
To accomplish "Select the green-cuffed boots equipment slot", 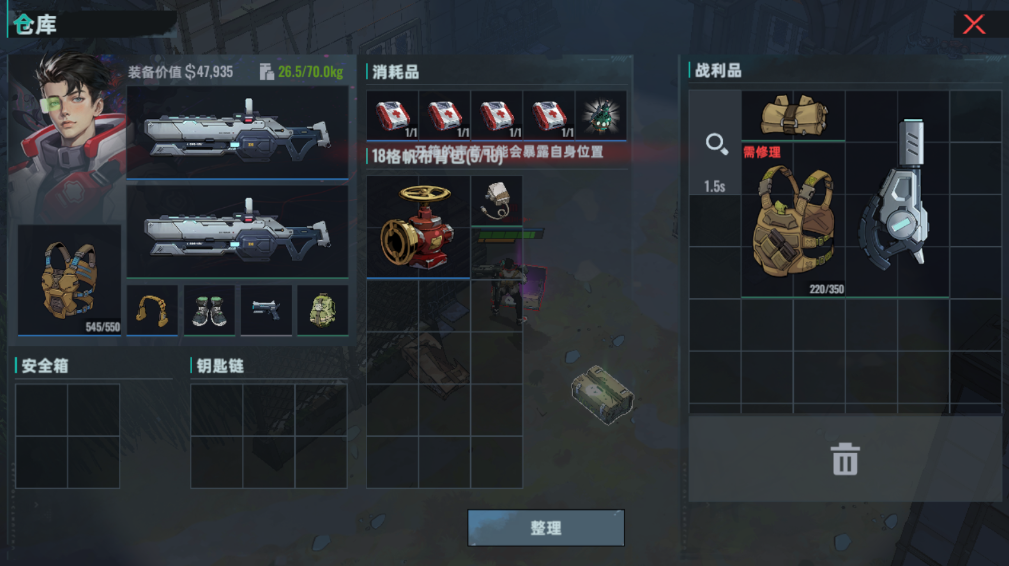I will 210,310.
